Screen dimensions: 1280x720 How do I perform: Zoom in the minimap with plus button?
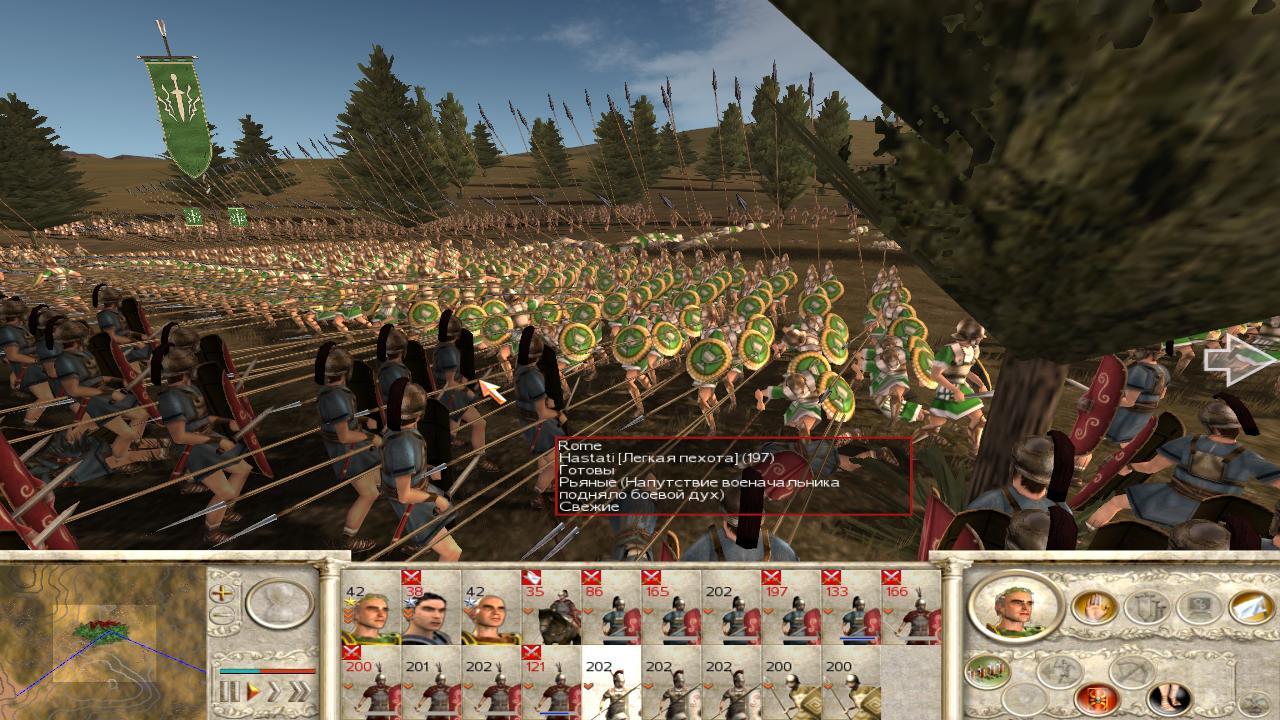pyautogui.click(x=222, y=592)
